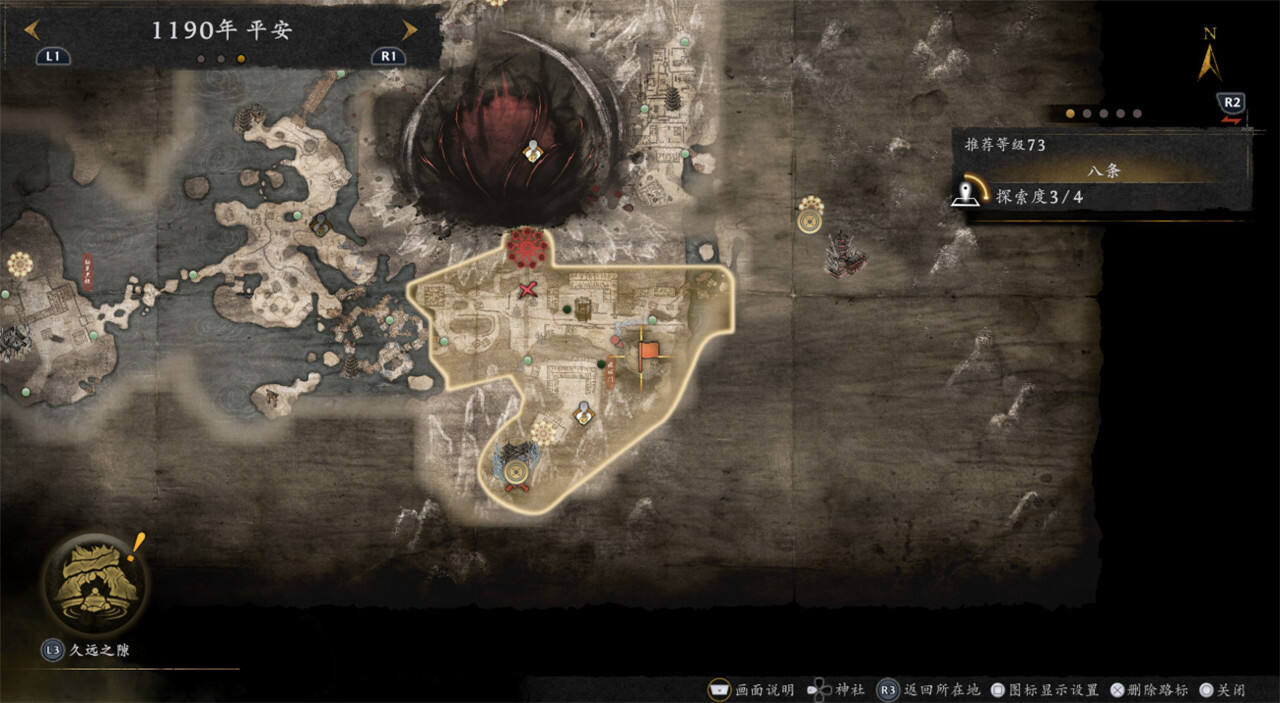The image size is (1280, 703).
Task: Select the orange flag waypoint marker
Action: tap(648, 352)
